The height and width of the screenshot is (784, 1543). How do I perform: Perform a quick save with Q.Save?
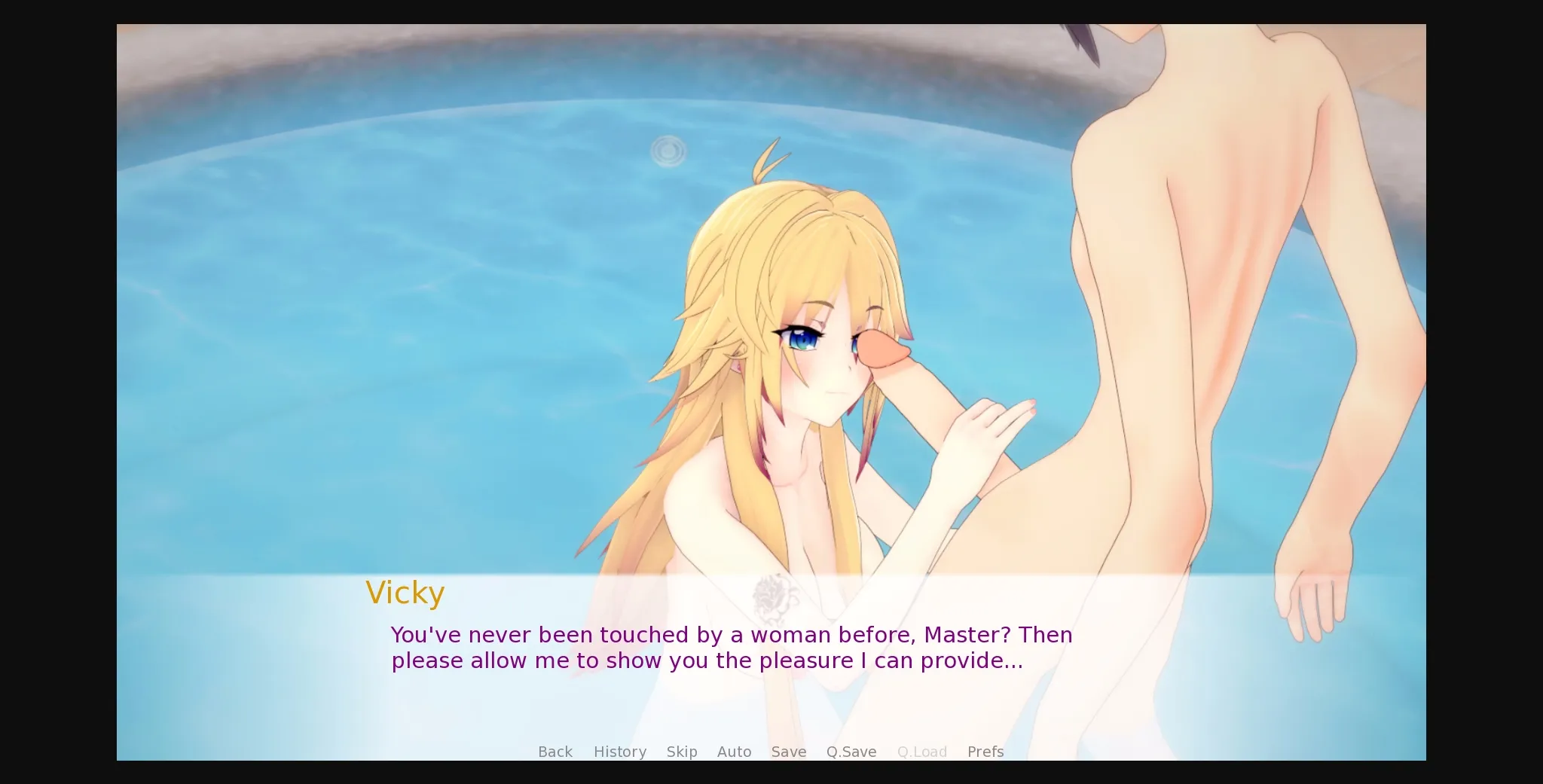(x=851, y=751)
